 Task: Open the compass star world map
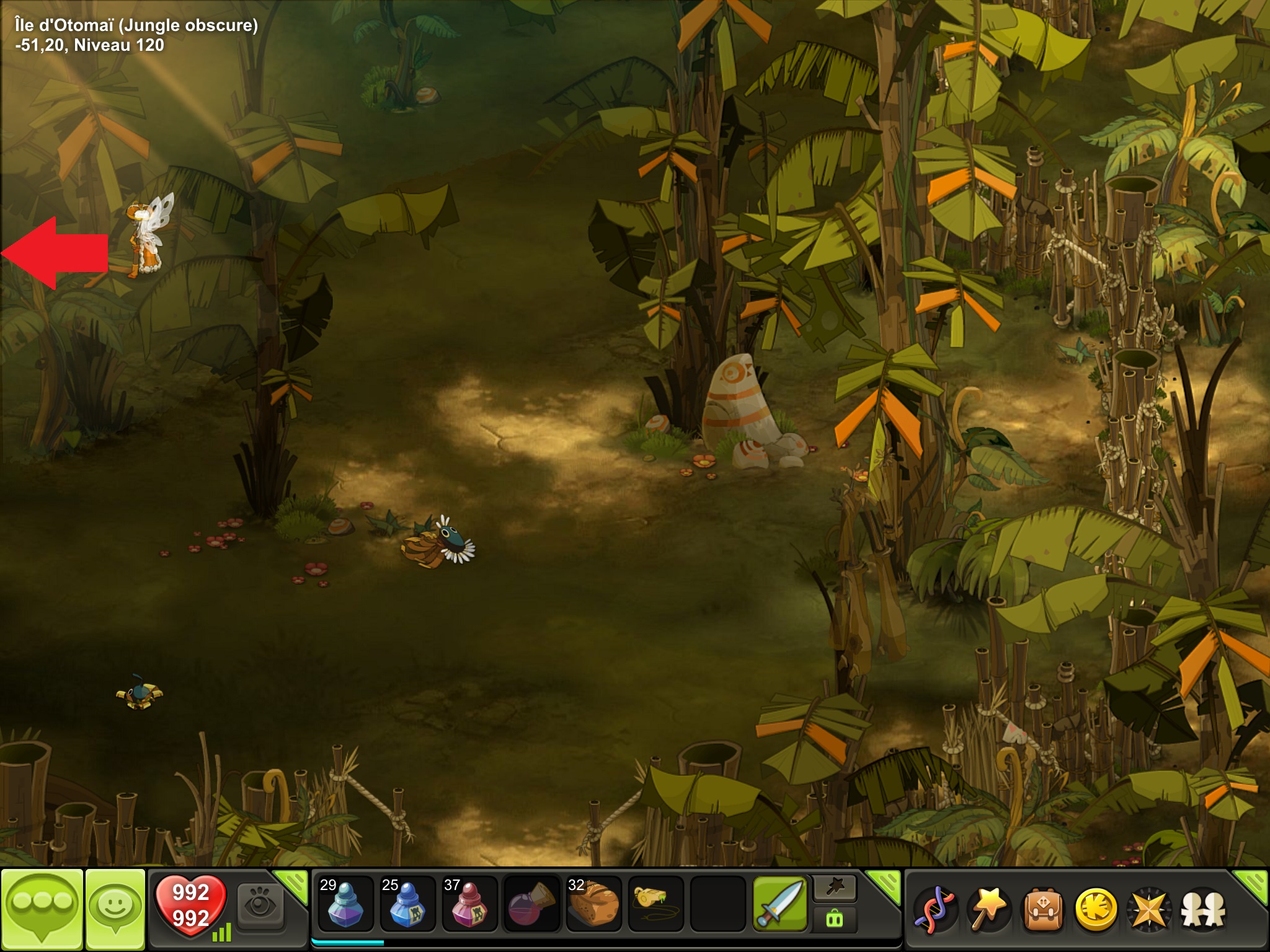pyautogui.click(x=1150, y=909)
